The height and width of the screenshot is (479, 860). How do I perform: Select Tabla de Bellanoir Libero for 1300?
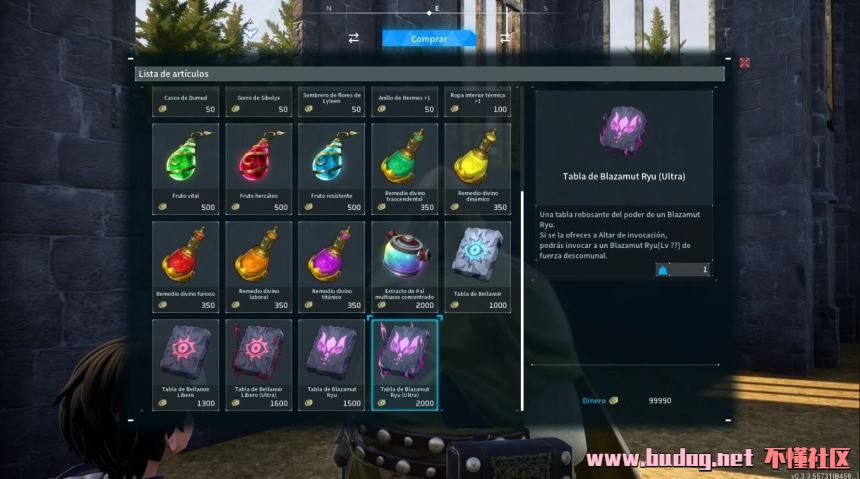[184, 363]
